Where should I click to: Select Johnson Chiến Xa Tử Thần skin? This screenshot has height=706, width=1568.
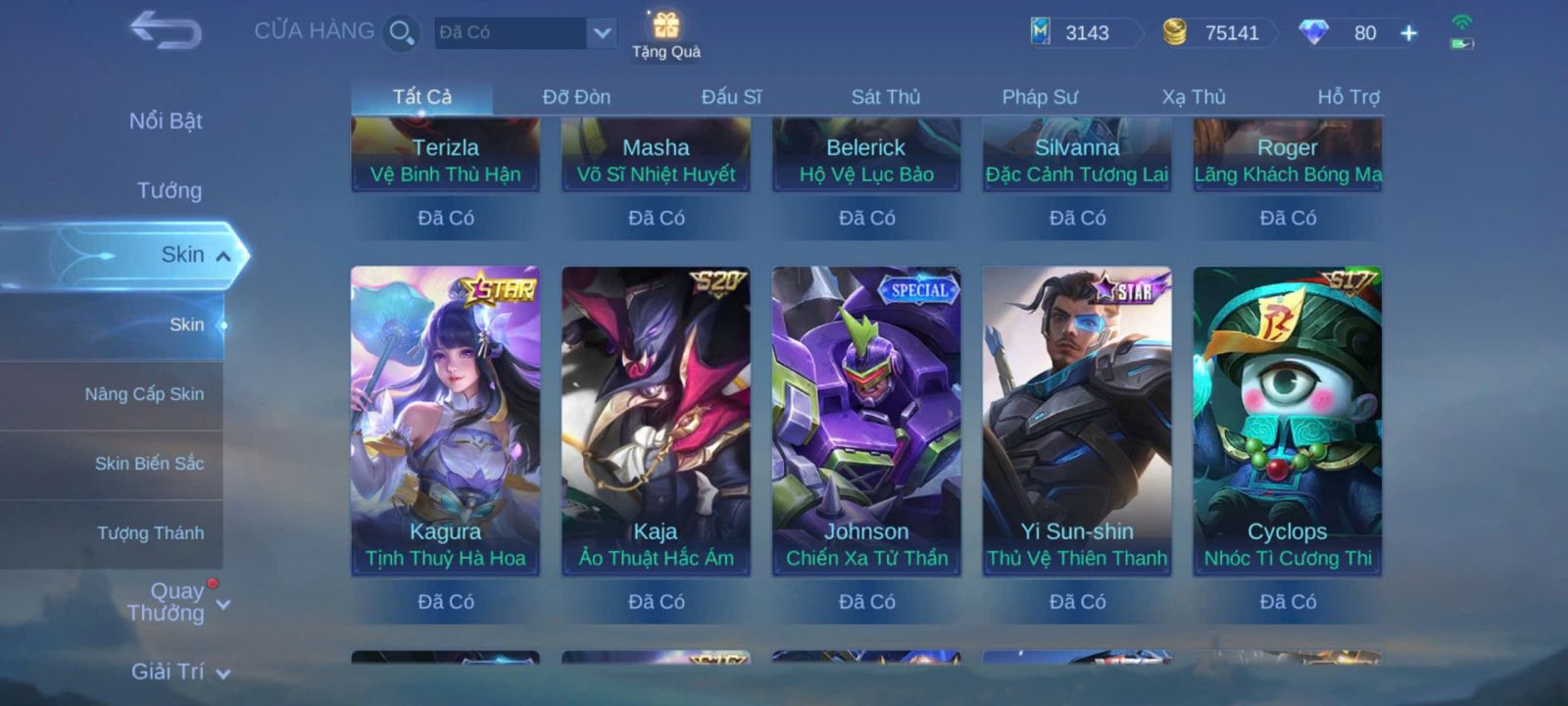coord(866,422)
